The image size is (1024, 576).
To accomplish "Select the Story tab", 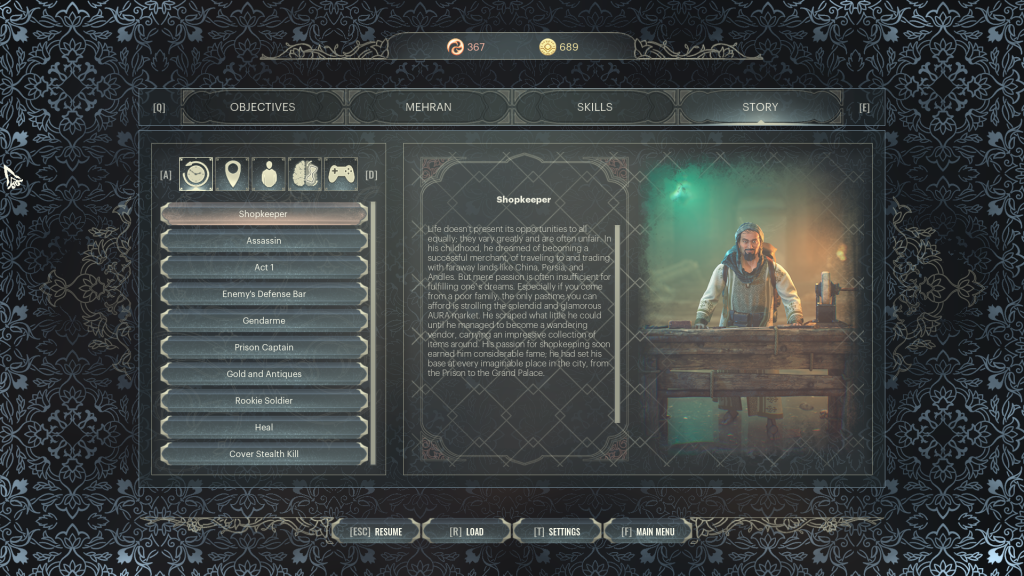I will pos(759,107).
